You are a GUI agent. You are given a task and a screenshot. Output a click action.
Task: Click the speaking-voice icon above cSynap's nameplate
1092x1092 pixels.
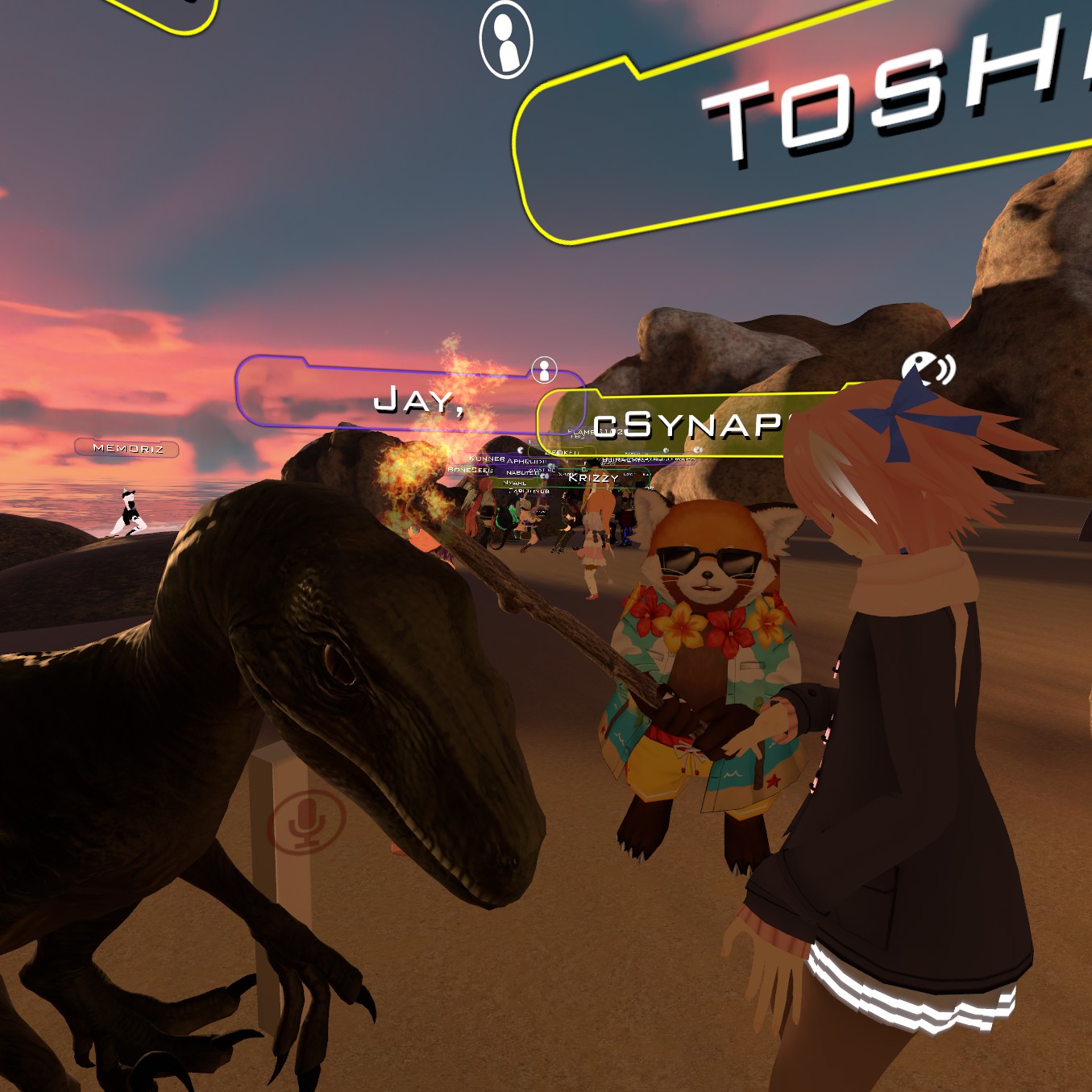(927, 370)
